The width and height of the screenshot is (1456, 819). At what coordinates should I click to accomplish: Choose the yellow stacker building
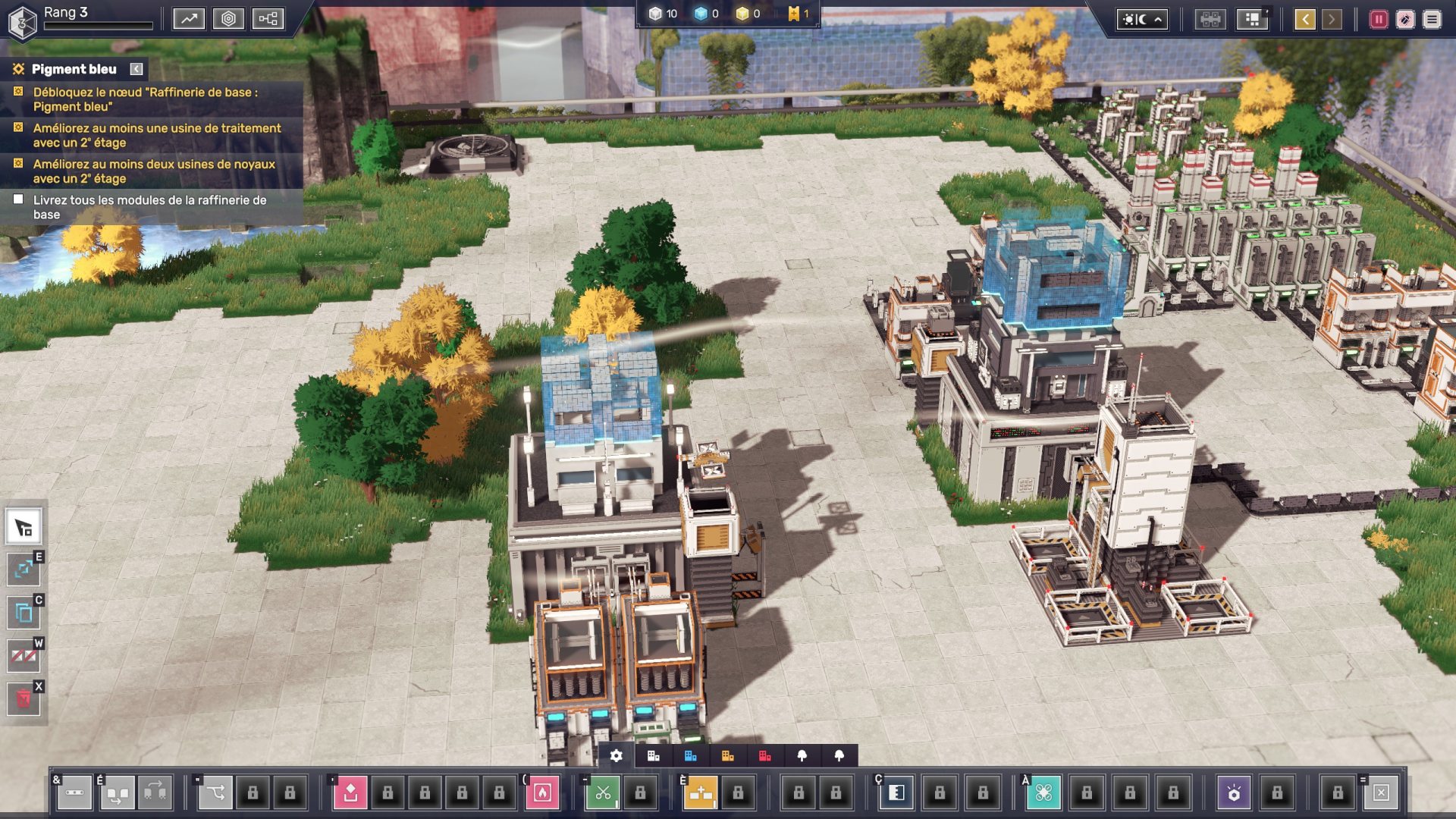pos(701,792)
